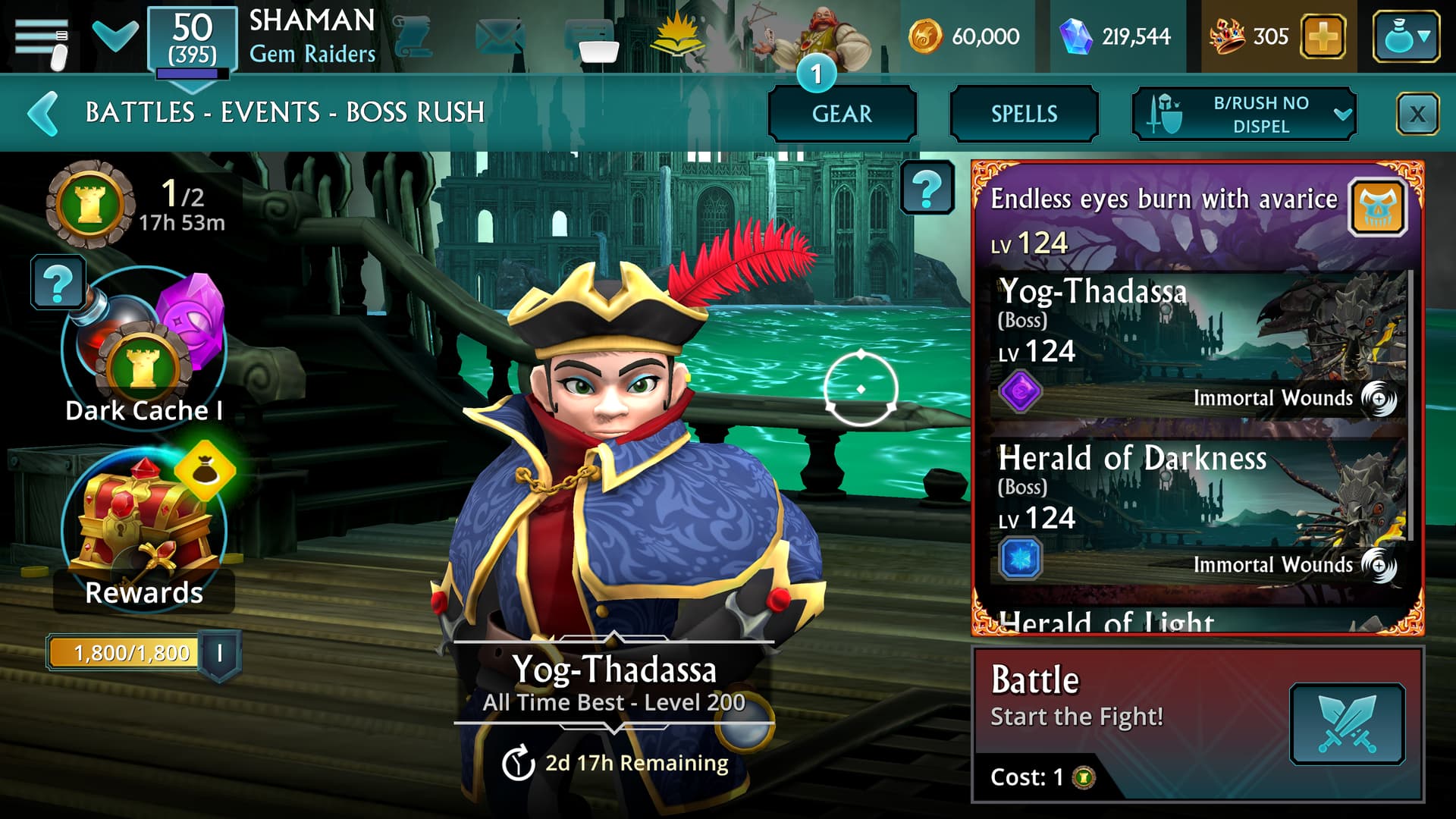Tap the orange skull difficulty icon
The height and width of the screenshot is (819, 1456).
(1378, 207)
